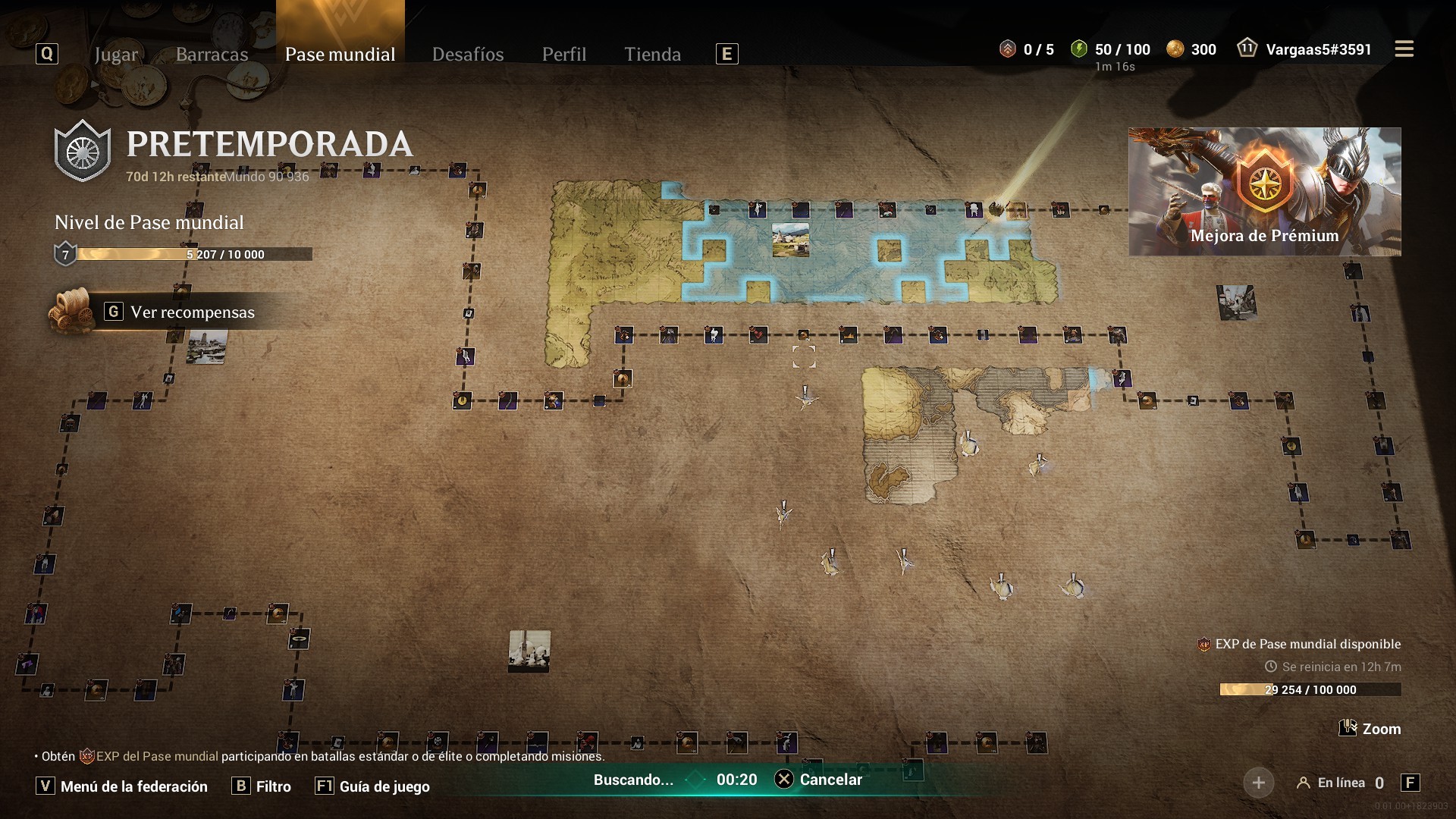This screenshot has width=1456, height=819.
Task: Select the village thumbnail on the blue map
Action: (x=790, y=240)
